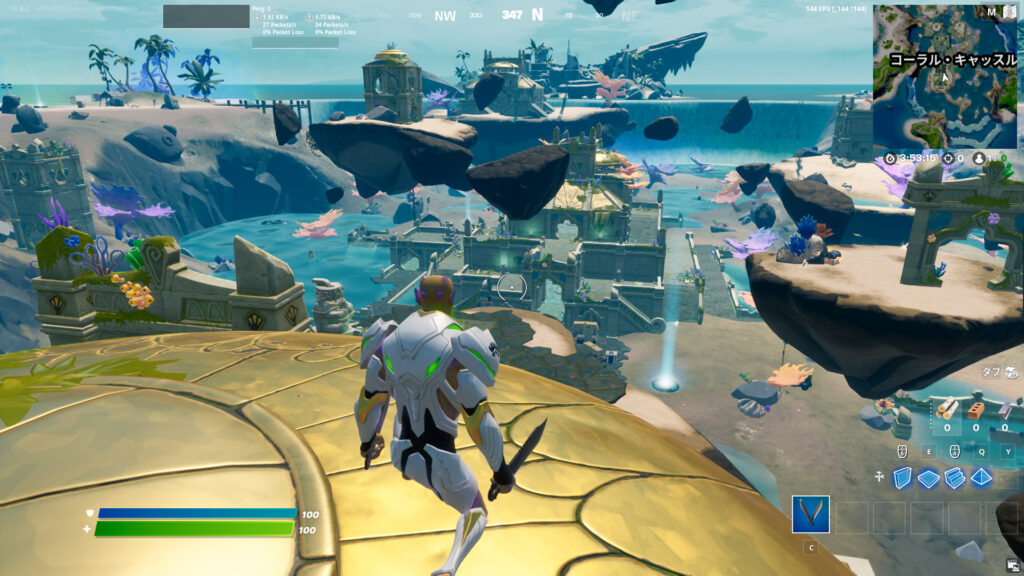Choose the pyramid roof building piece
1024x576 pixels.
[982, 478]
